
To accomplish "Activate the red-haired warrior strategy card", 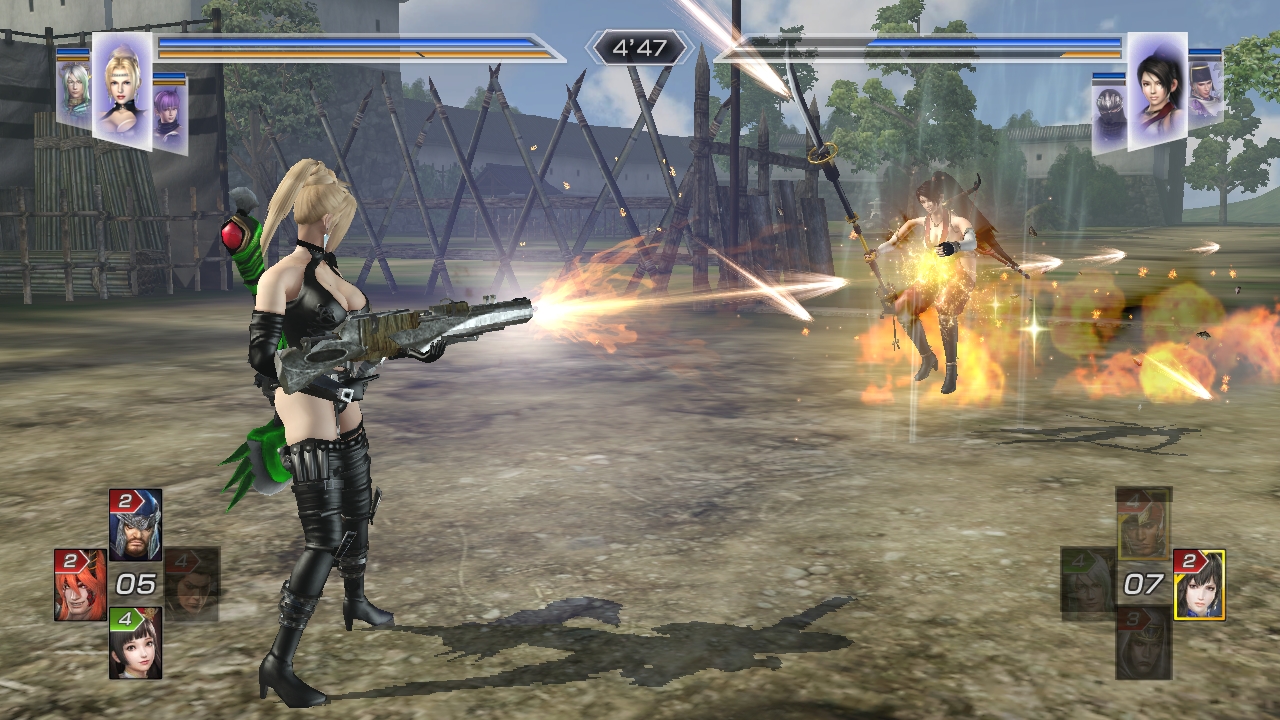I will (x=80, y=585).
